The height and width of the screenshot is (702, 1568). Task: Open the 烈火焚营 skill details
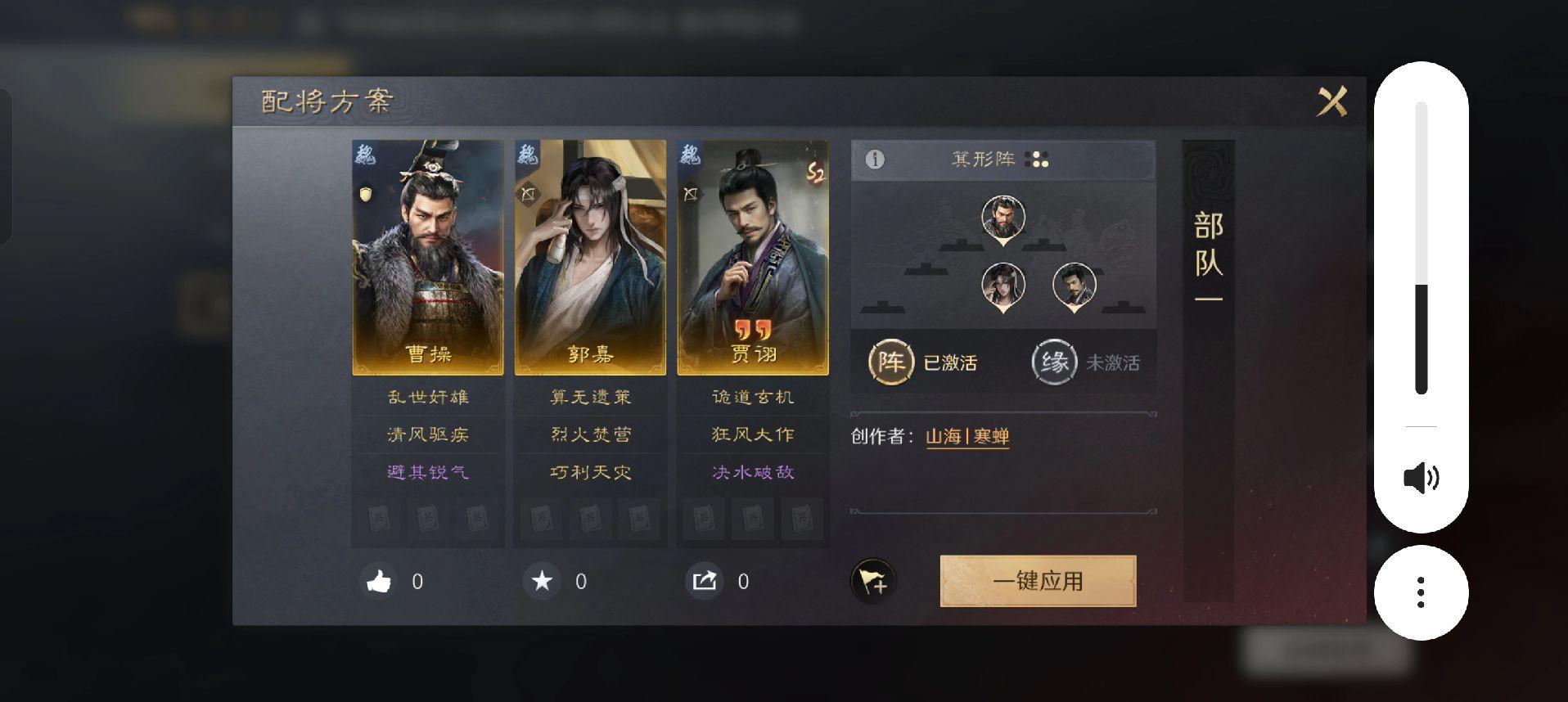click(590, 434)
